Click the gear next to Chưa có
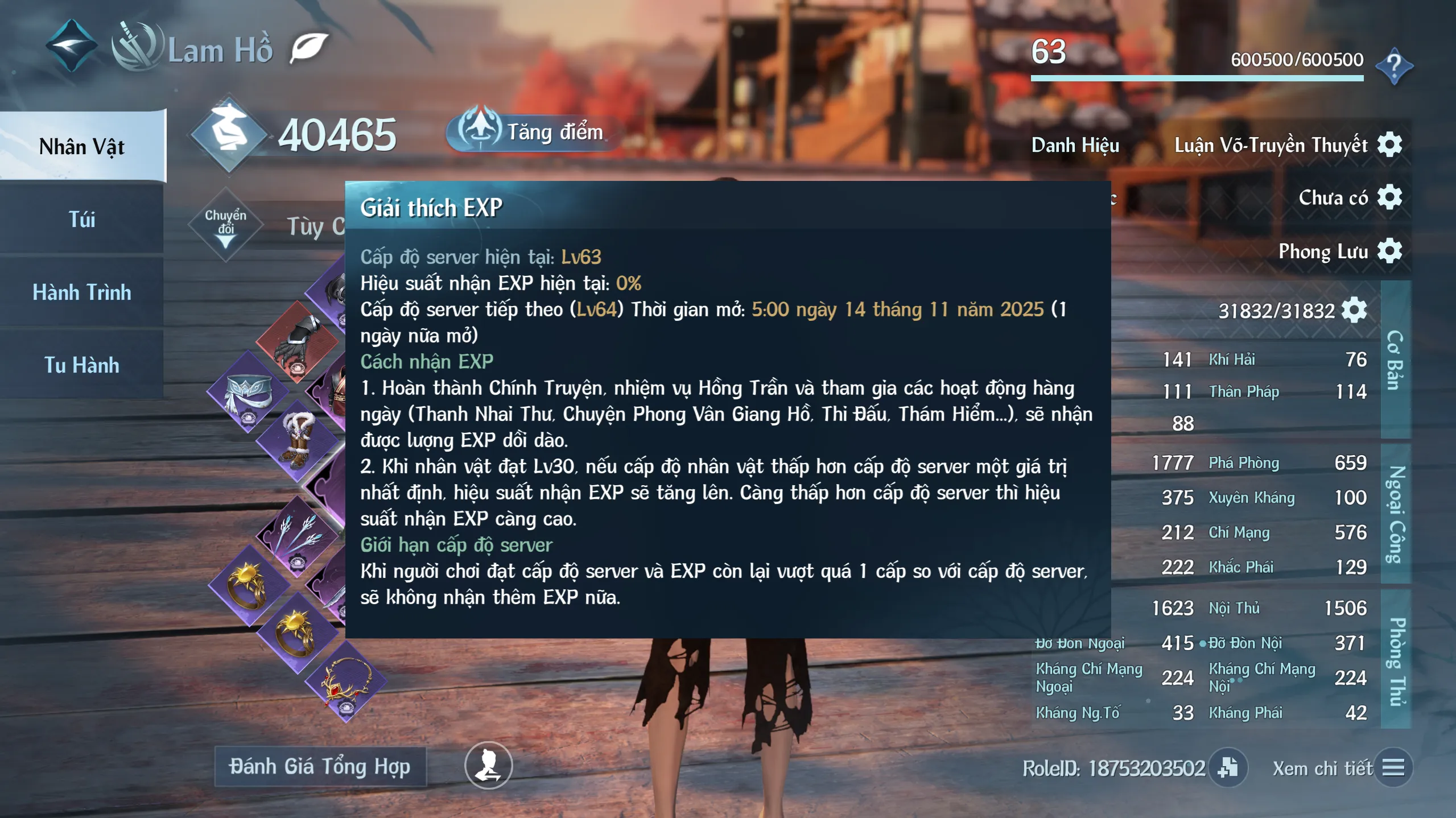This screenshot has height=818, width=1456. point(1389,197)
